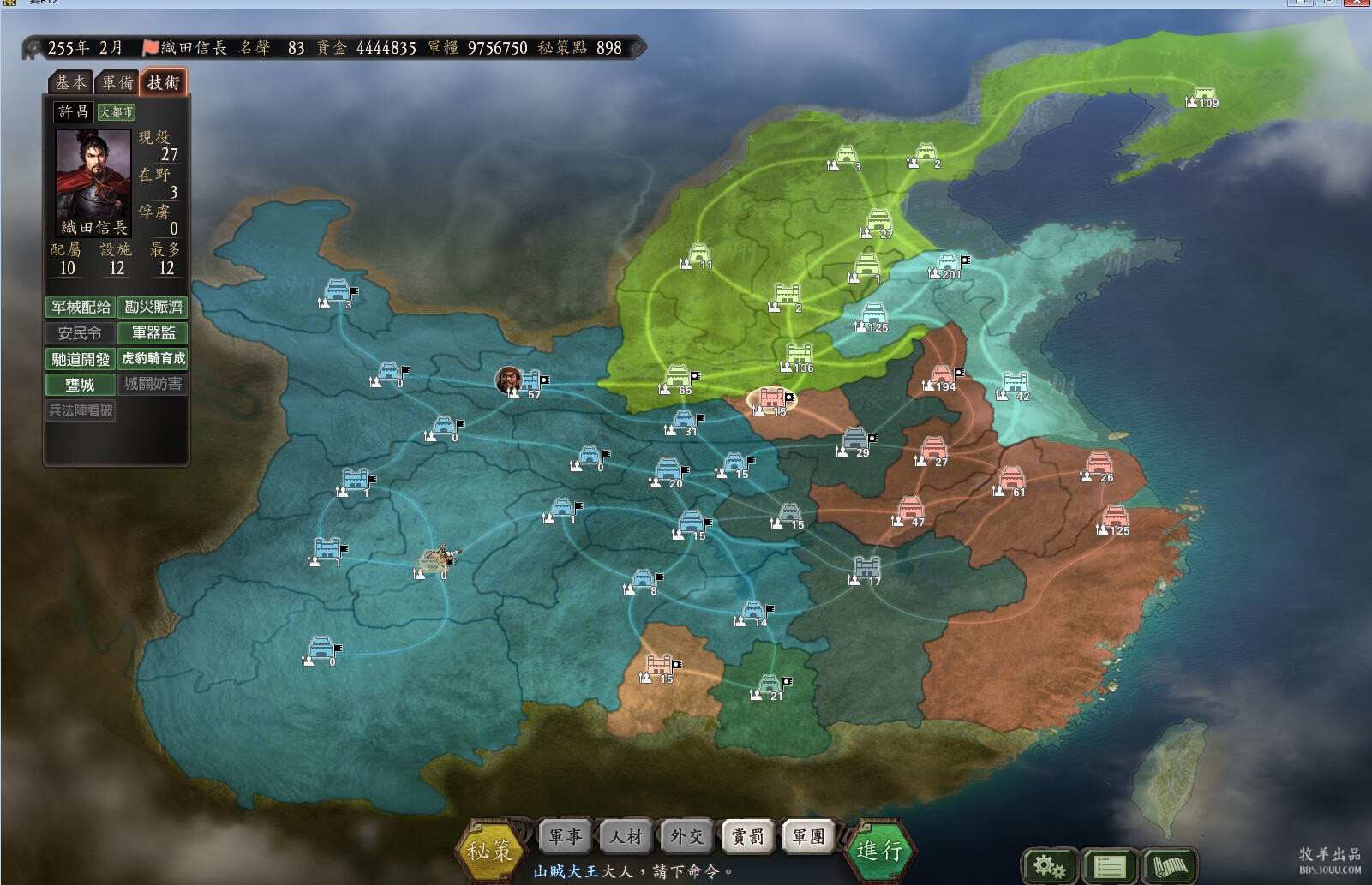Open settings with the gears icon

1049,865
